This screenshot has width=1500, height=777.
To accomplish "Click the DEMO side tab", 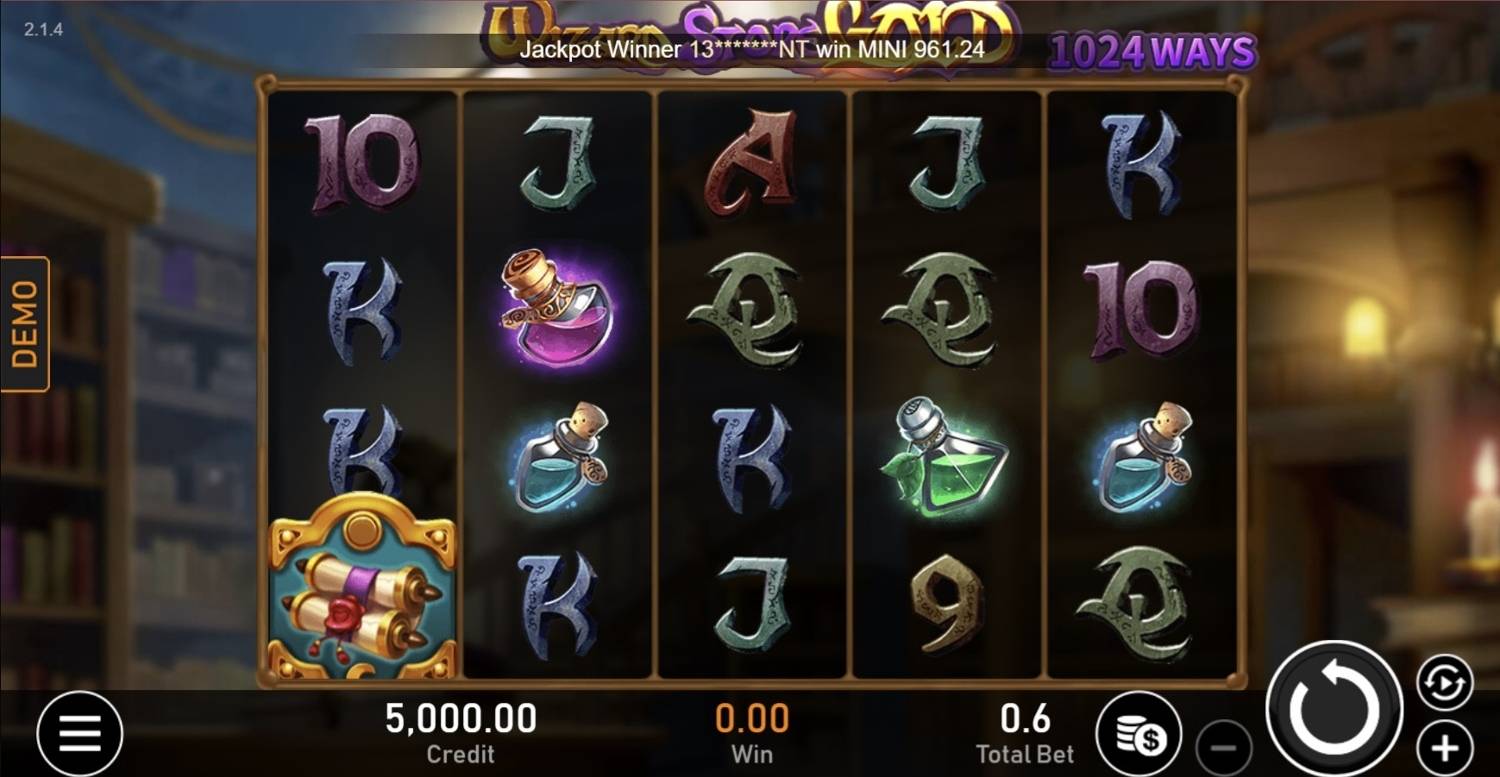I will (x=25, y=323).
